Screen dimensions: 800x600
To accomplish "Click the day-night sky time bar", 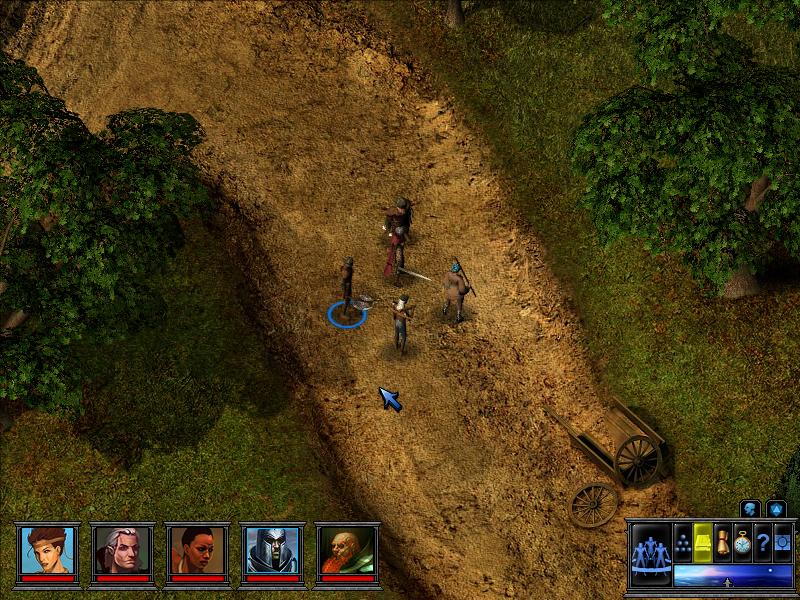I will point(732,575).
